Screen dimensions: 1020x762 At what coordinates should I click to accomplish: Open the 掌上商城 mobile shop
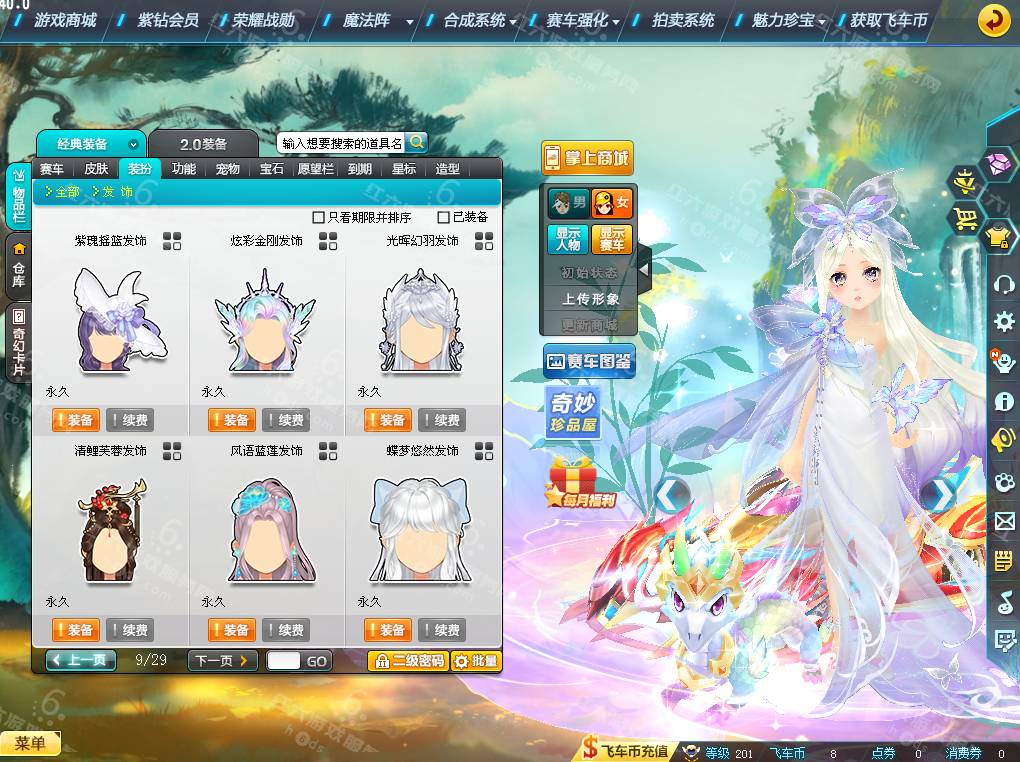(588, 158)
